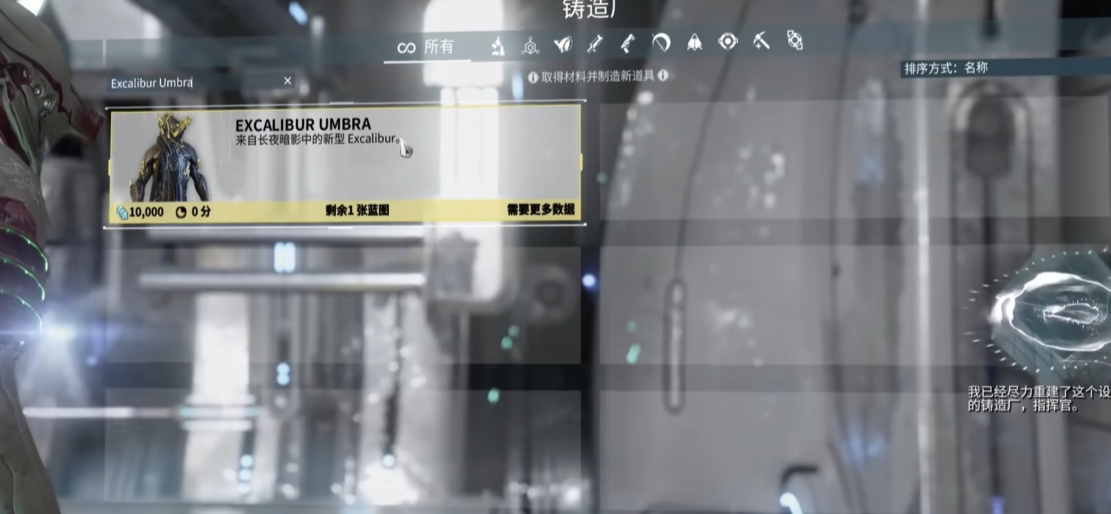Open the microscope category tab

click(x=497, y=44)
